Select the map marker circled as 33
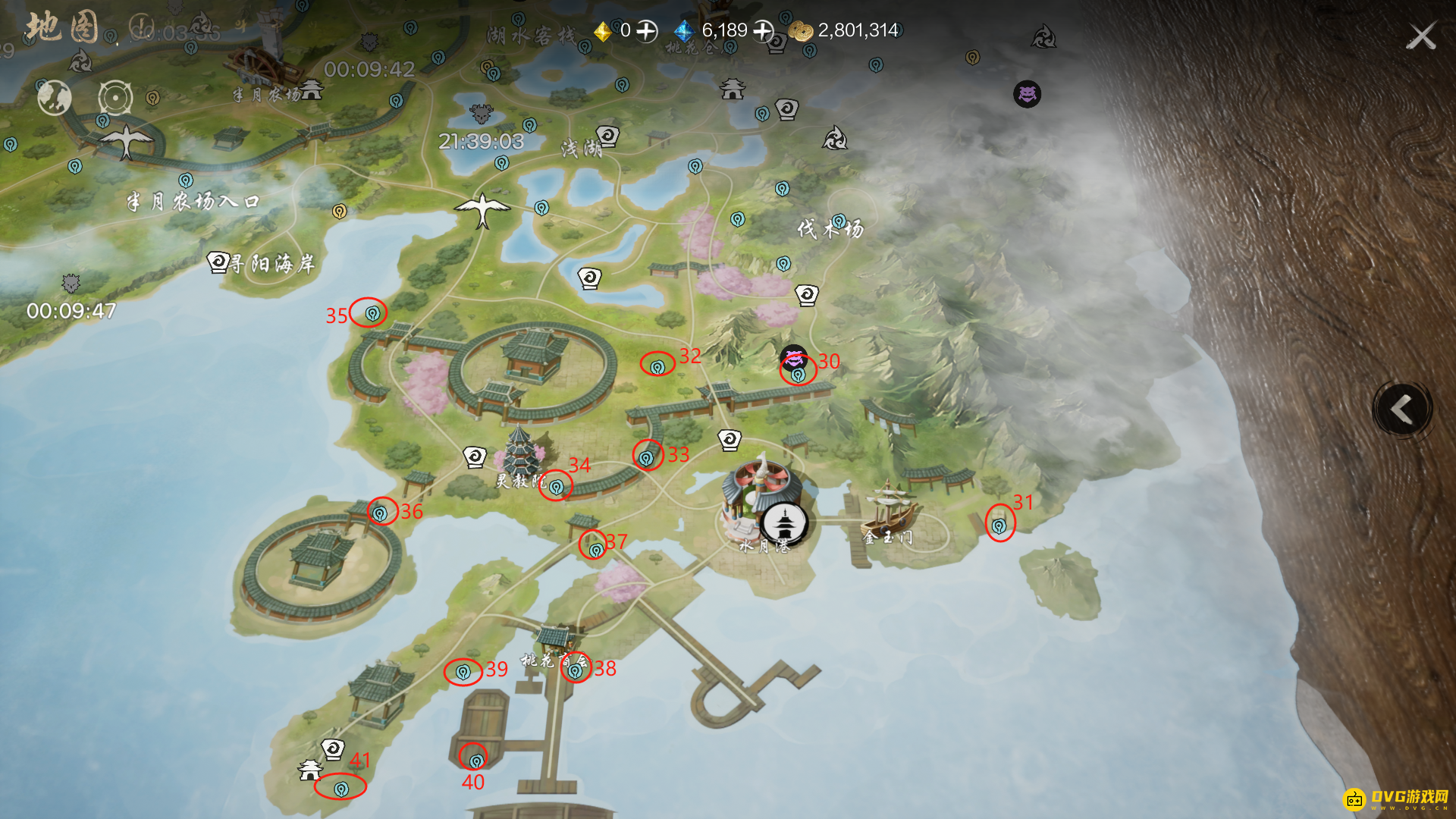Viewport: 1456px width, 819px height. point(646,457)
